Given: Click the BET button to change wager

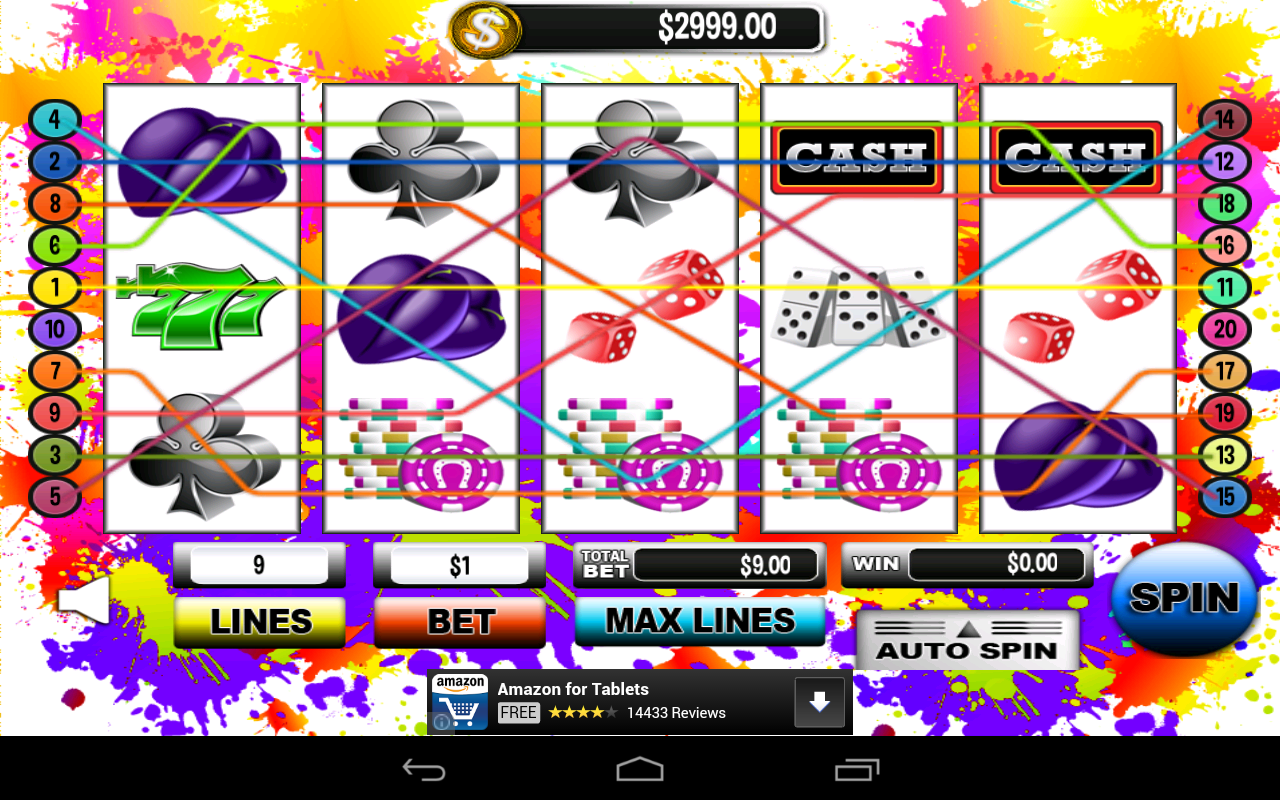Looking at the screenshot, I should coord(459,620).
